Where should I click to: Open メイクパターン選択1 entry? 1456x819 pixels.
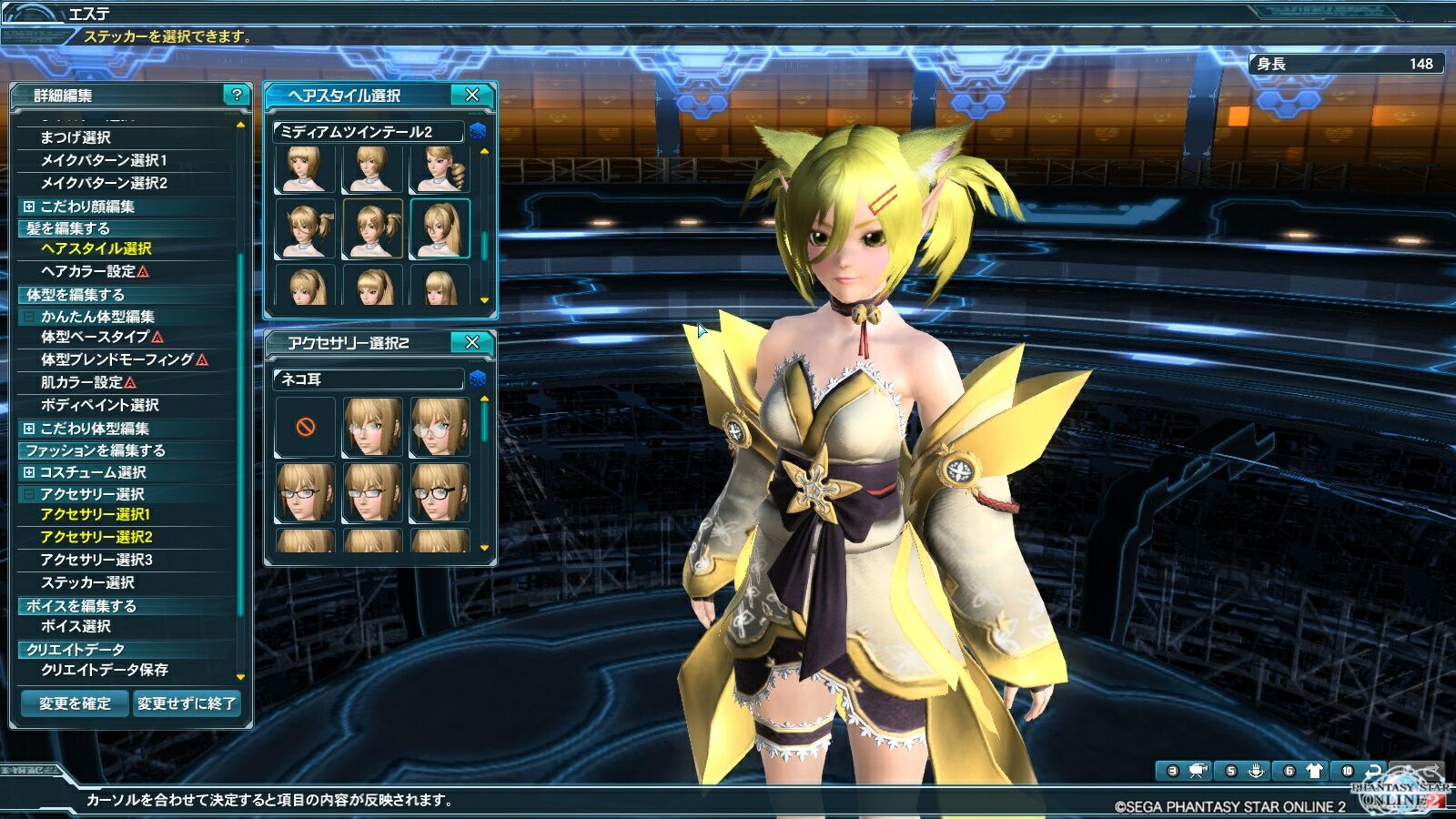tap(104, 160)
